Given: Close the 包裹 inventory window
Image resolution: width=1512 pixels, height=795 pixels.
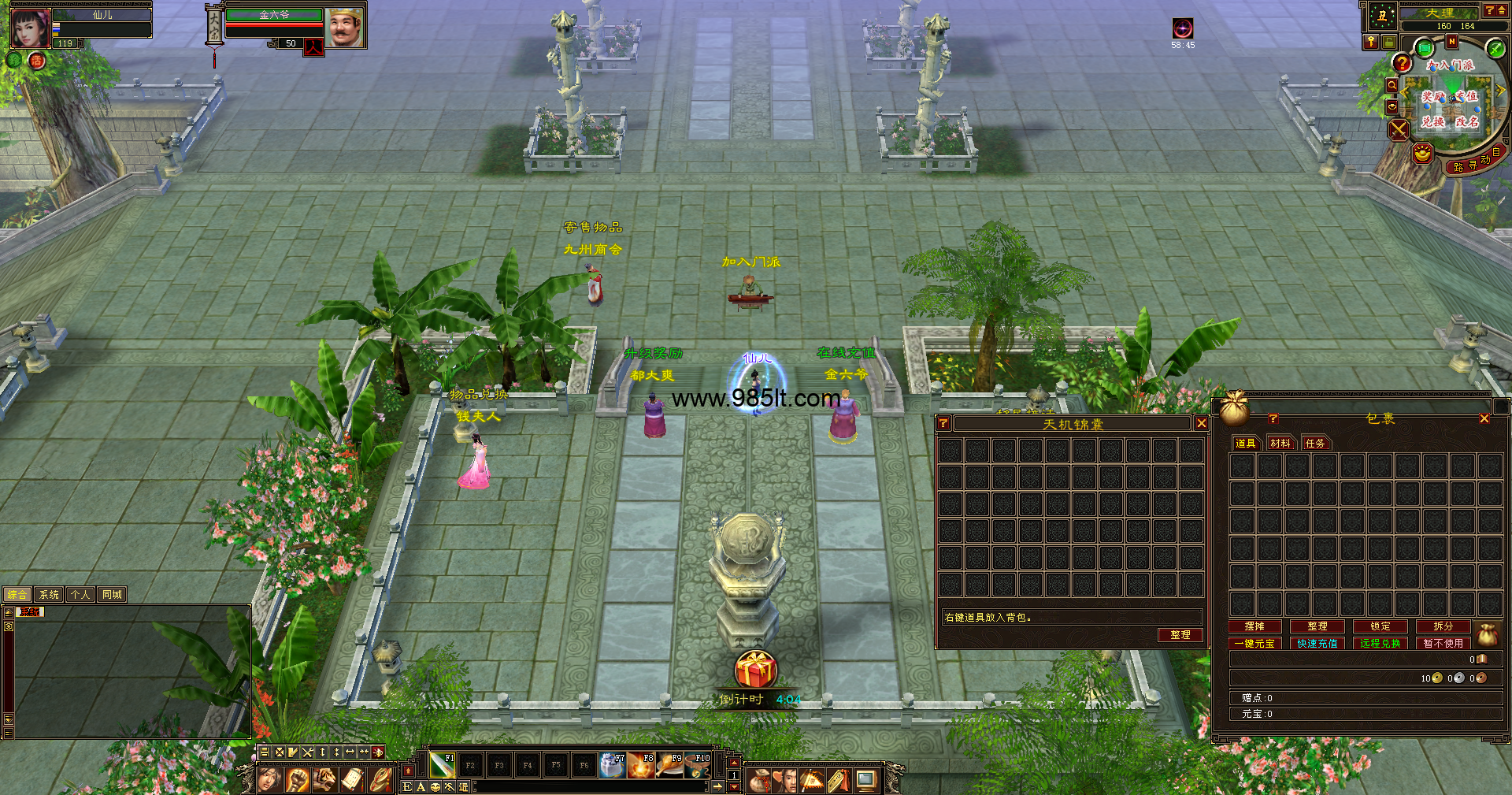Looking at the screenshot, I should pyautogui.click(x=1484, y=418).
